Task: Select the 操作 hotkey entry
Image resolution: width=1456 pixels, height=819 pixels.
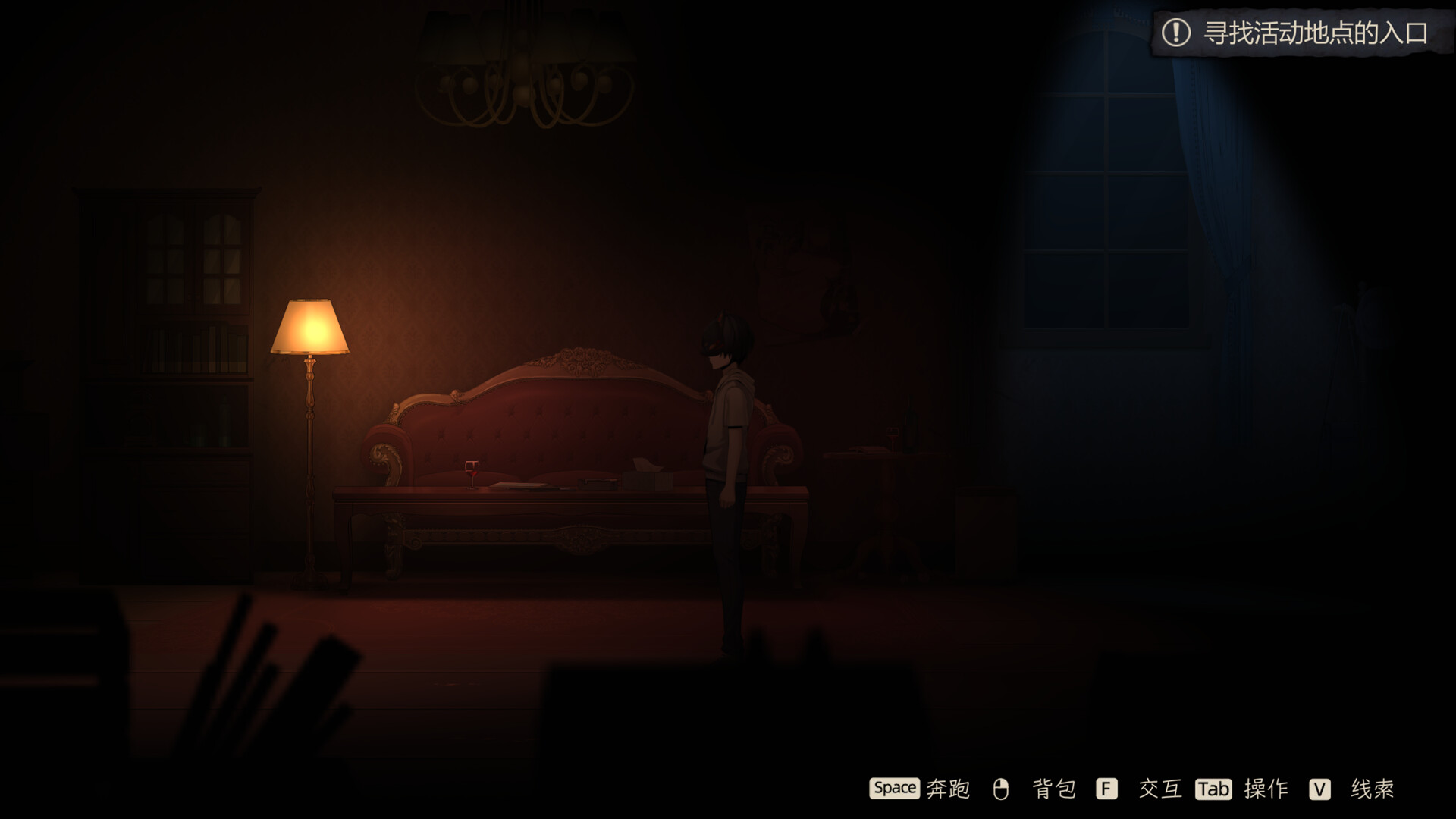Action: pyautogui.click(x=1265, y=789)
